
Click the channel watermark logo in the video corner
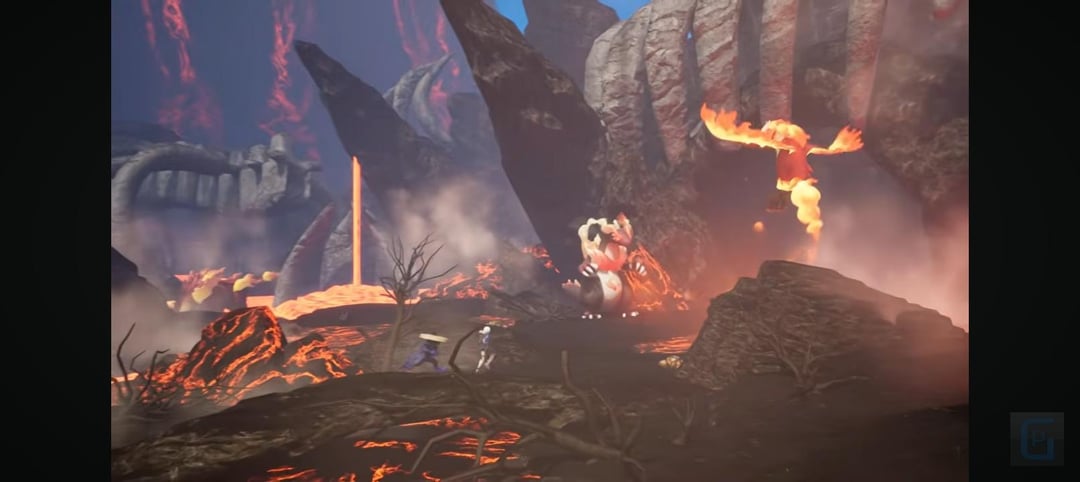(1036, 438)
